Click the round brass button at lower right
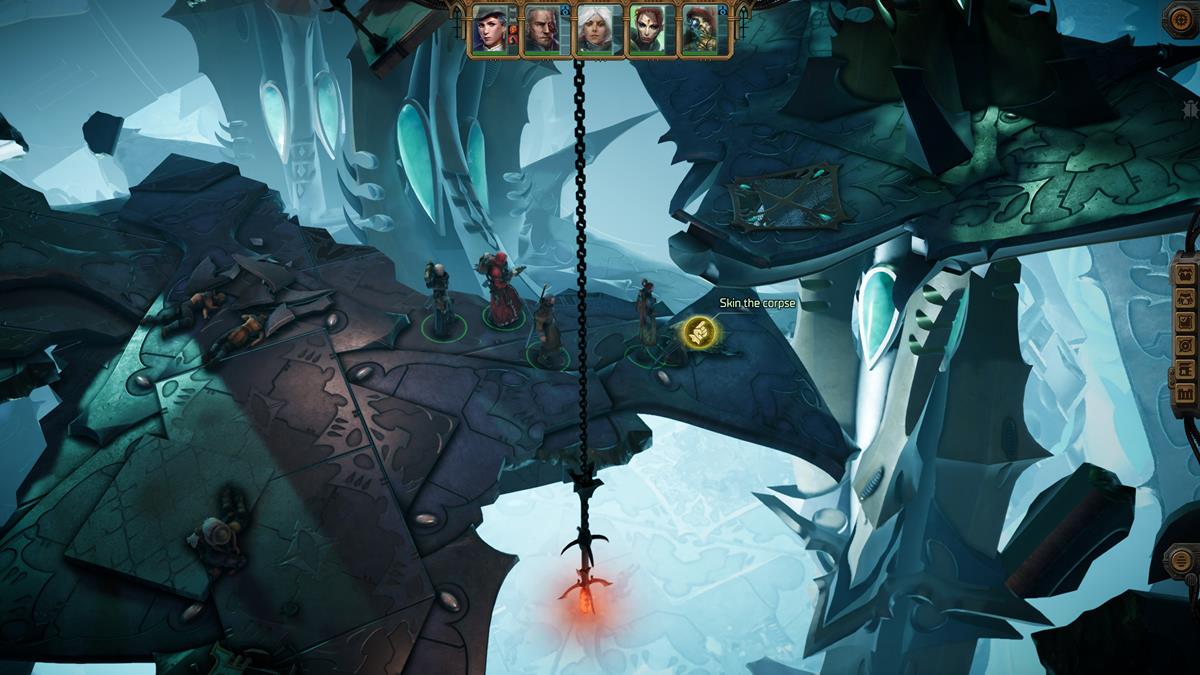This screenshot has height=675, width=1200. 1183,560
